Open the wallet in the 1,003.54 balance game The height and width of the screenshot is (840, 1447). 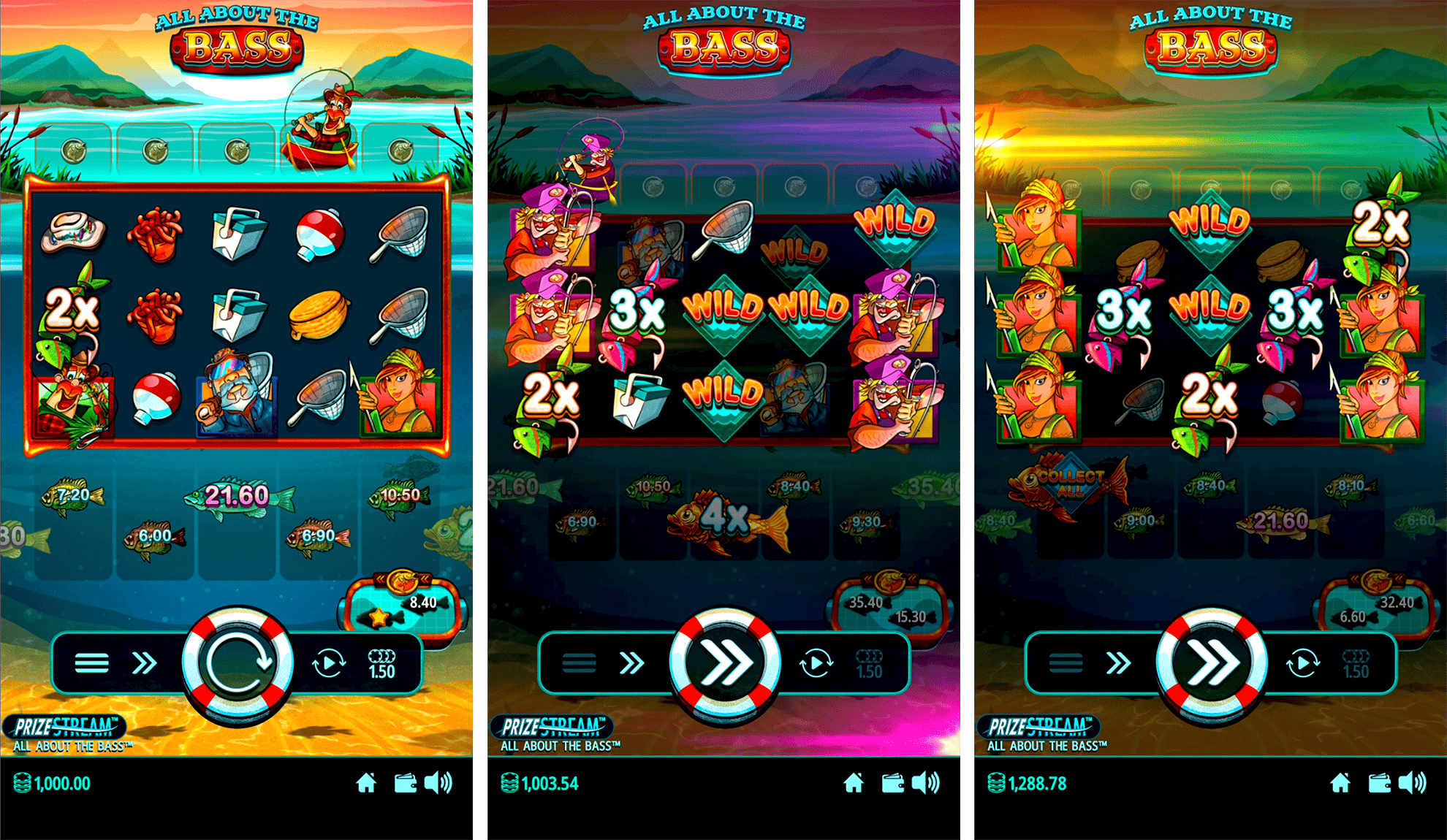(x=892, y=784)
